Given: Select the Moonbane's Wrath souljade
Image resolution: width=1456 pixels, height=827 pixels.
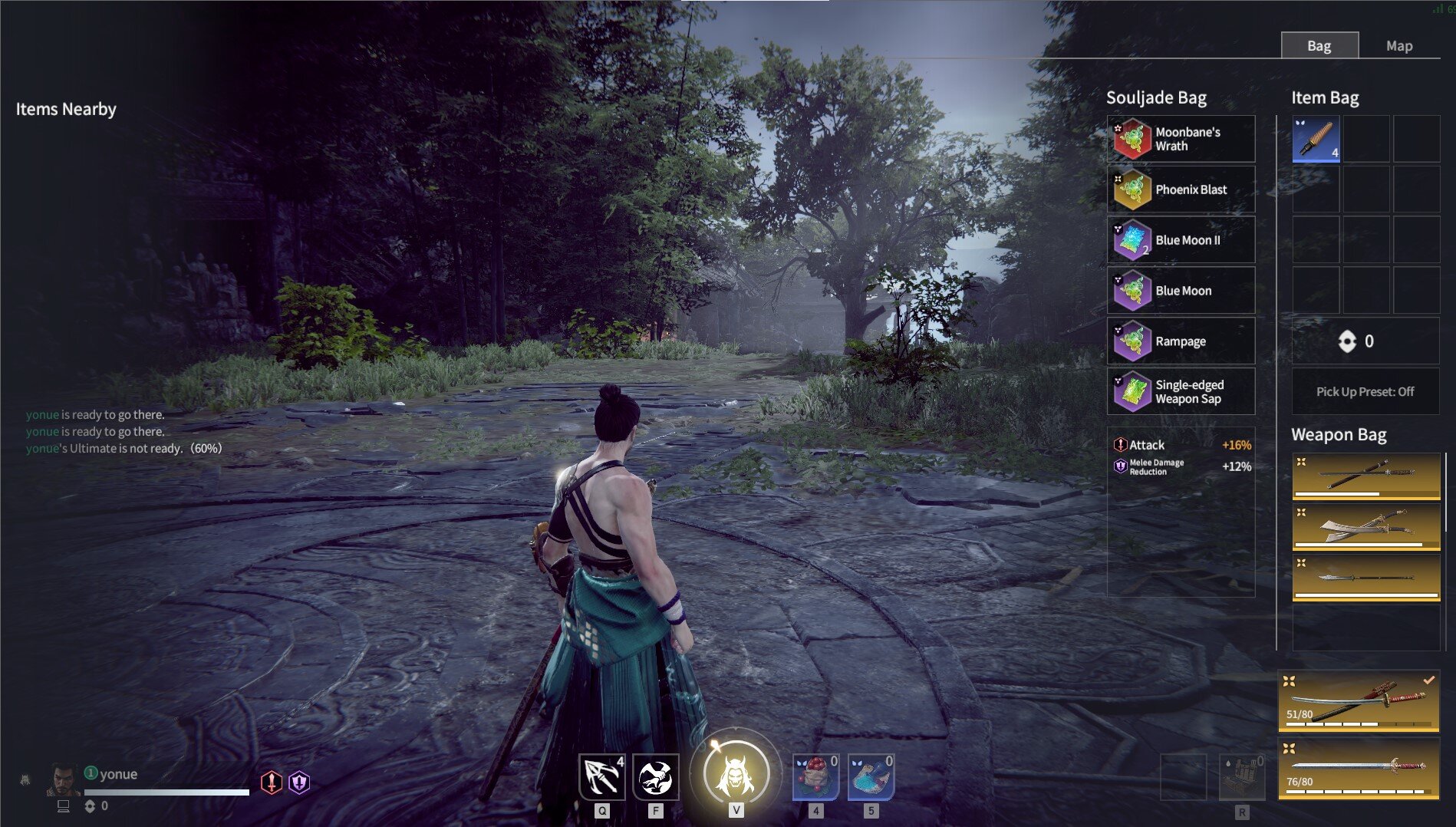Looking at the screenshot, I should click(1181, 139).
